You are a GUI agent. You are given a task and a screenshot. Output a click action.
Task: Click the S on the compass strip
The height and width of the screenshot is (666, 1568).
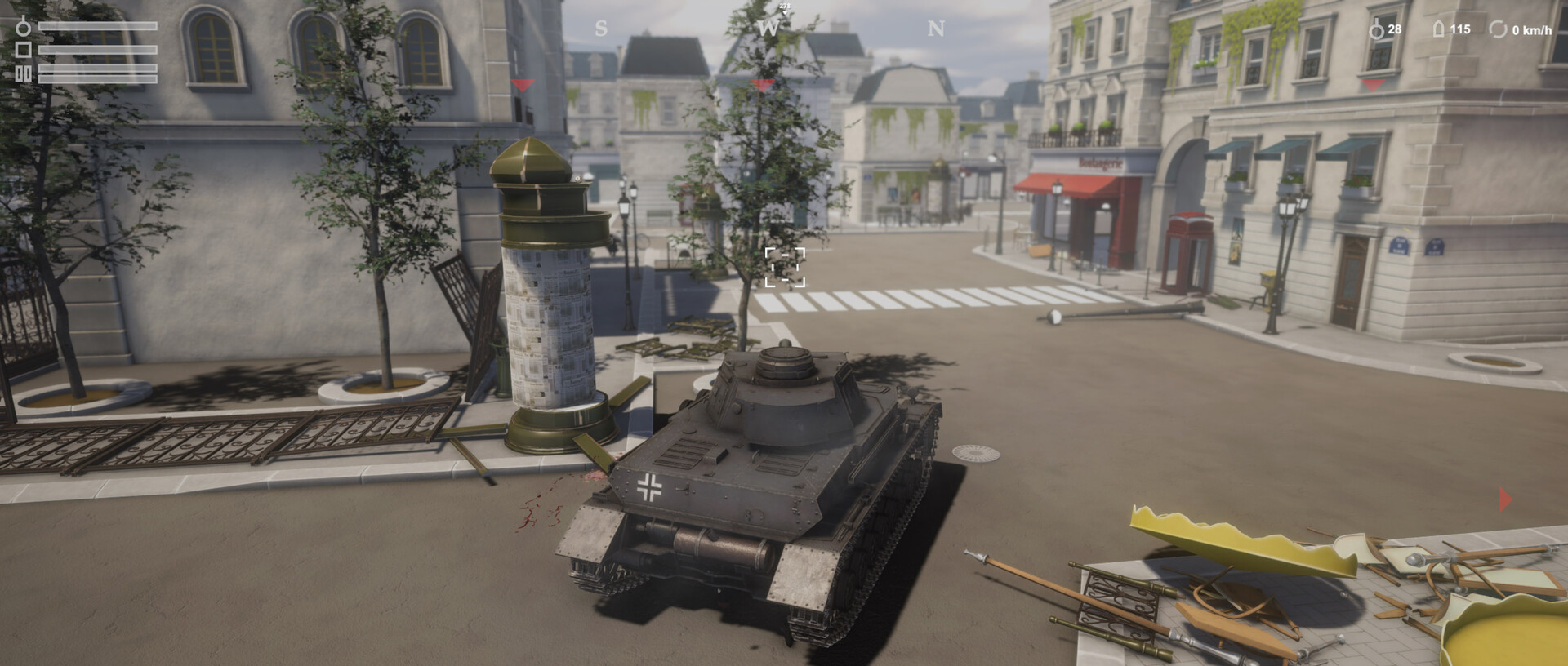click(x=603, y=27)
